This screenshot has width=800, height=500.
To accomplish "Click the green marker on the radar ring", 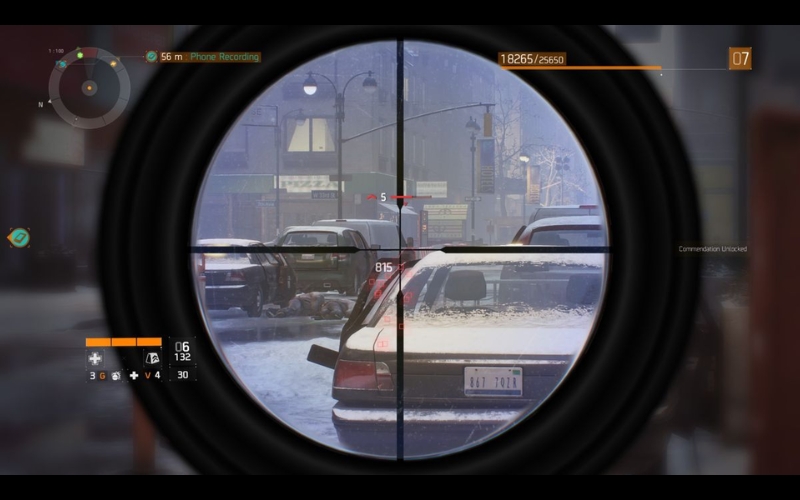I will click(79, 55).
